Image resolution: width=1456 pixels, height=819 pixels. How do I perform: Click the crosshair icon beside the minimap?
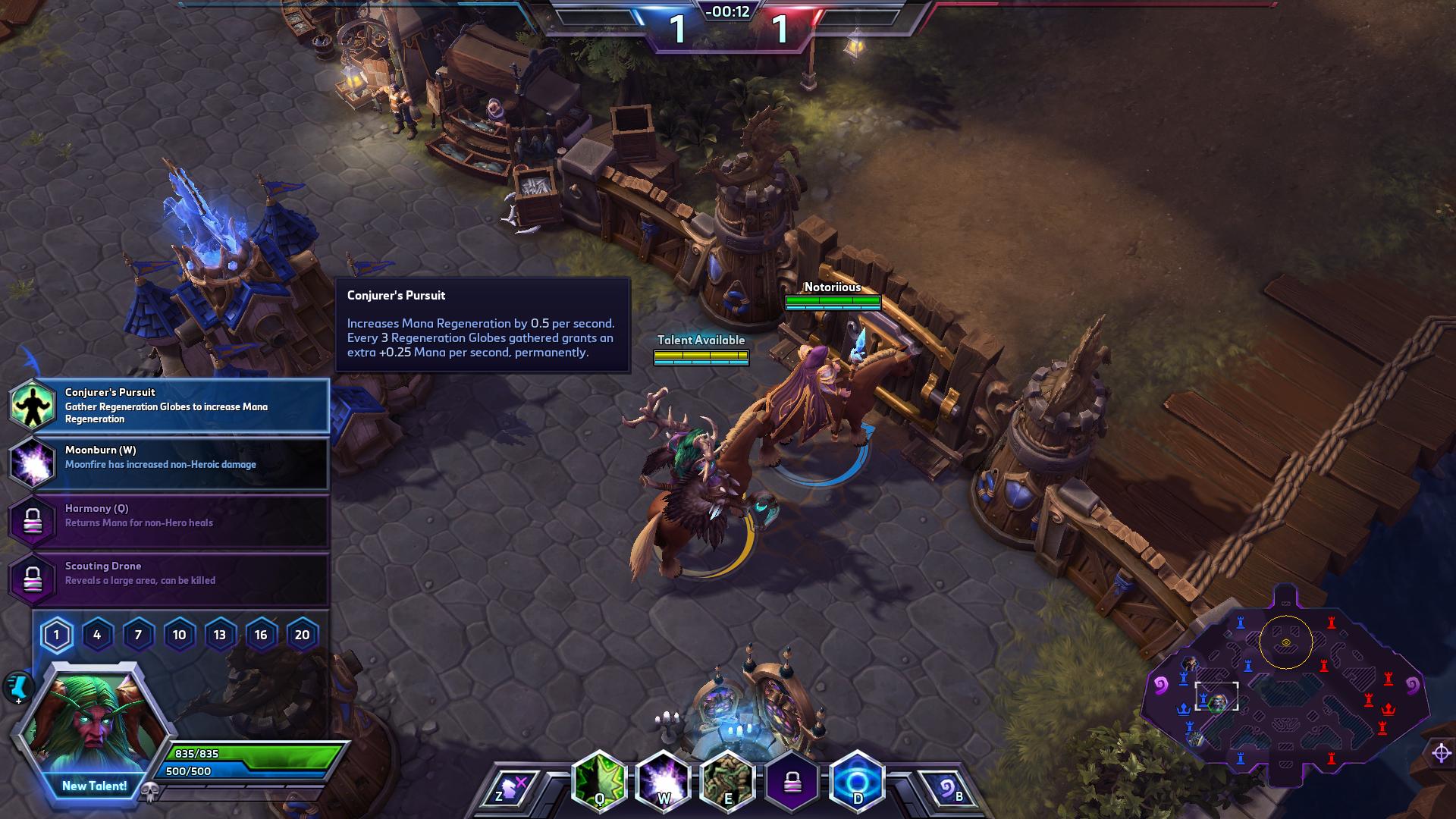(1441, 752)
